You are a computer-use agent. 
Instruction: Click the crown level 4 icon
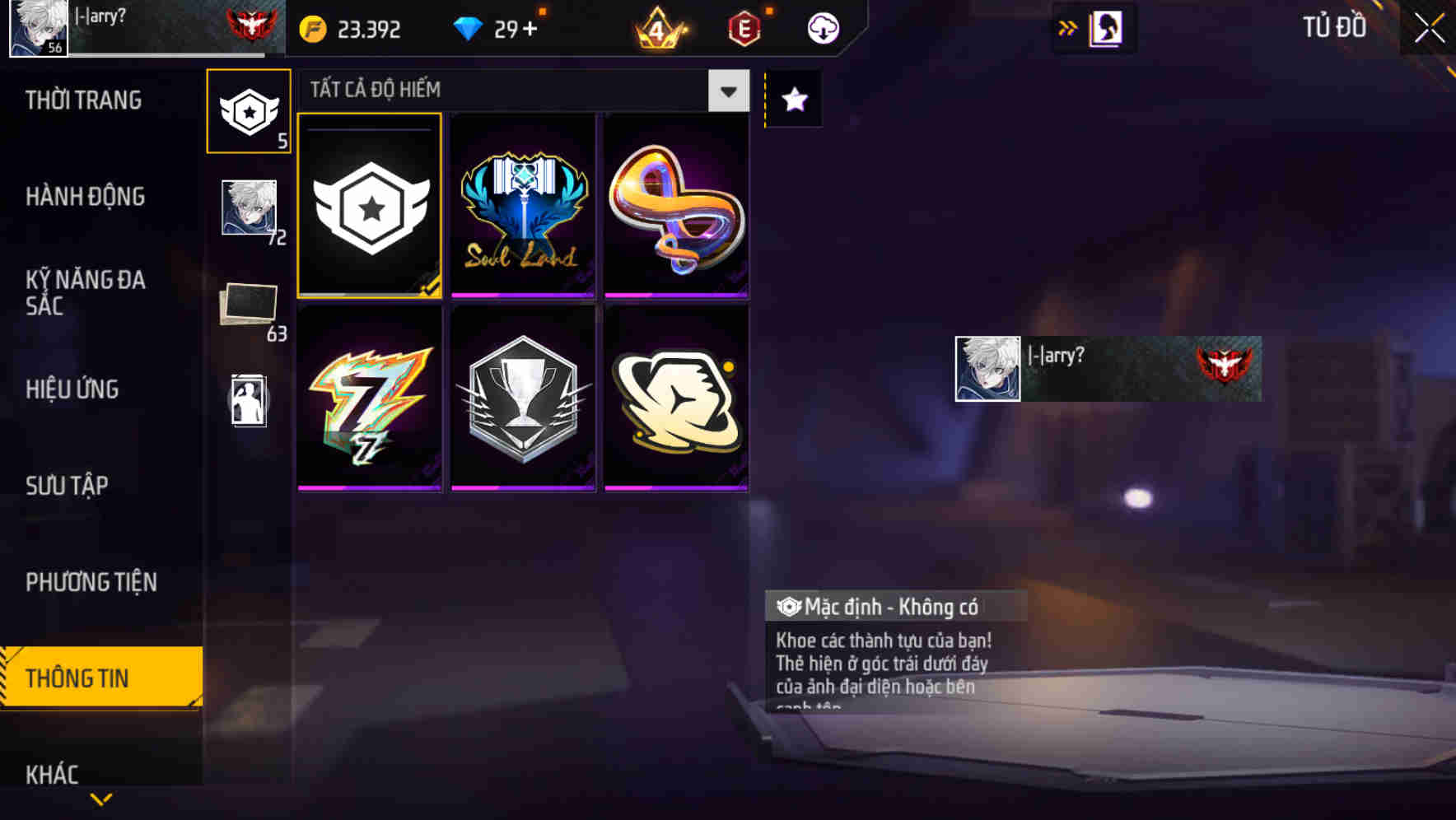click(x=659, y=27)
